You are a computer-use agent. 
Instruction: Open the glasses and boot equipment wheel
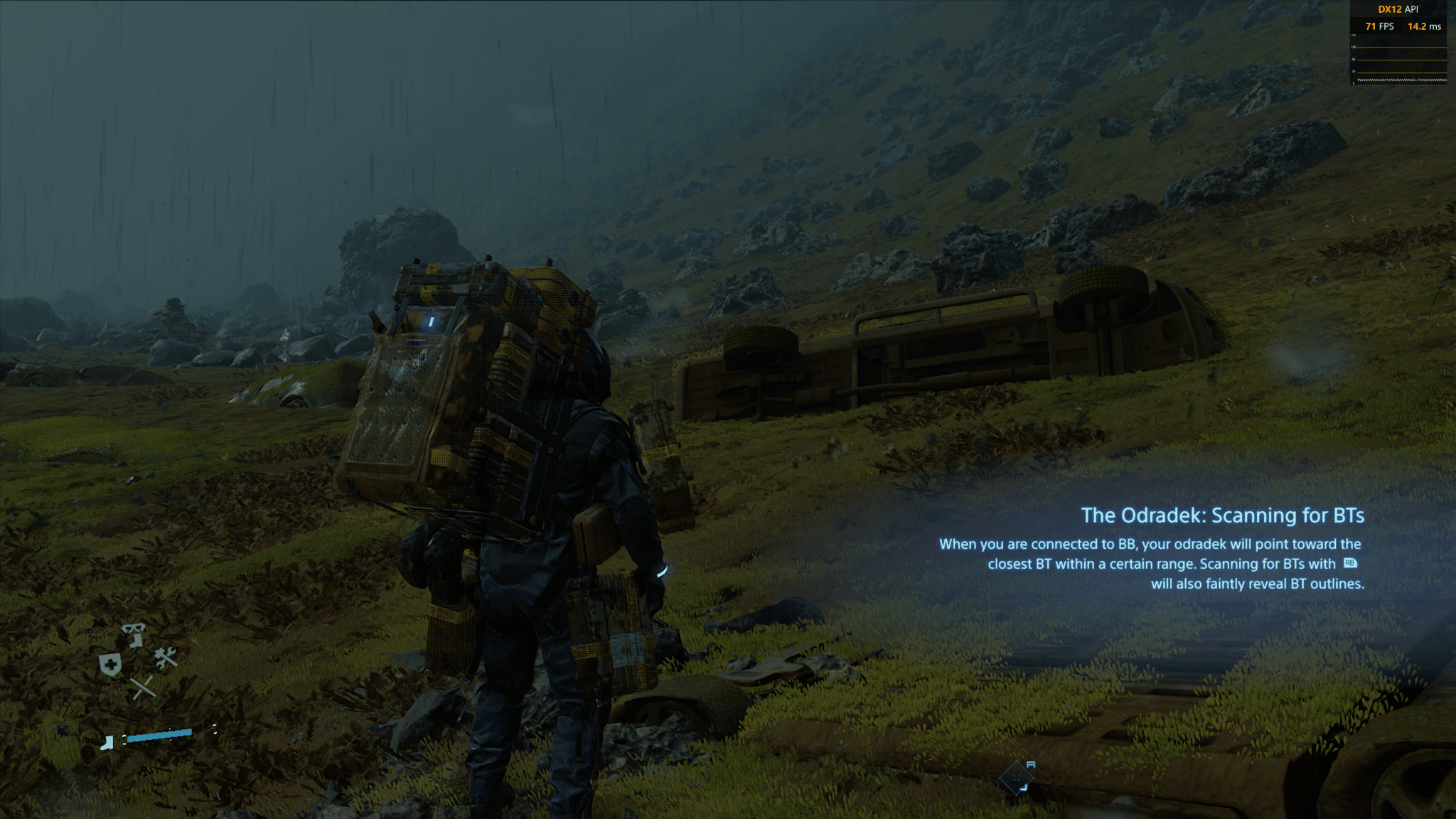[133, 633]
